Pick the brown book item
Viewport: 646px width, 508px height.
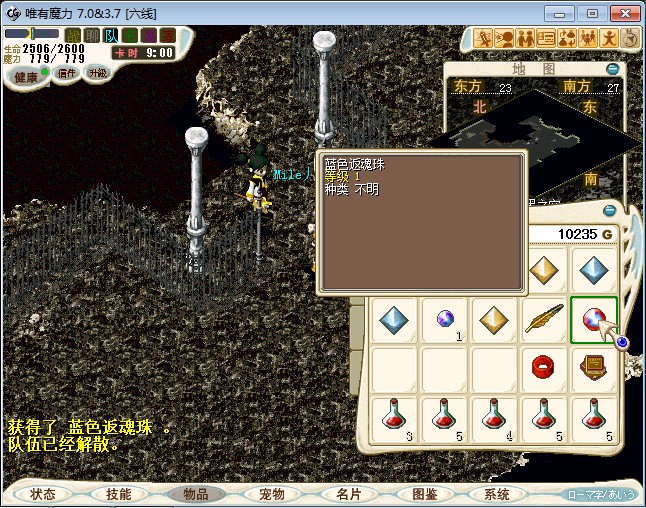594,369
